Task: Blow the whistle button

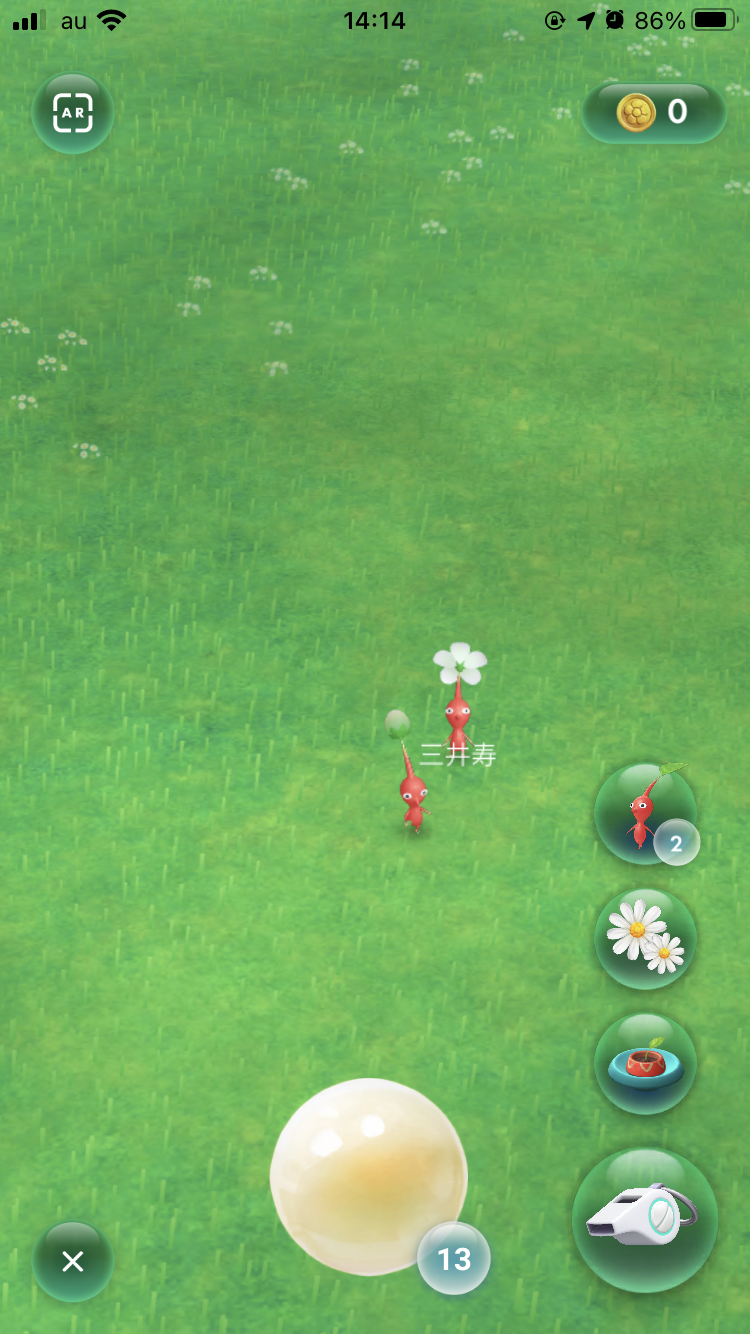Action: (x=644, y=1220)
